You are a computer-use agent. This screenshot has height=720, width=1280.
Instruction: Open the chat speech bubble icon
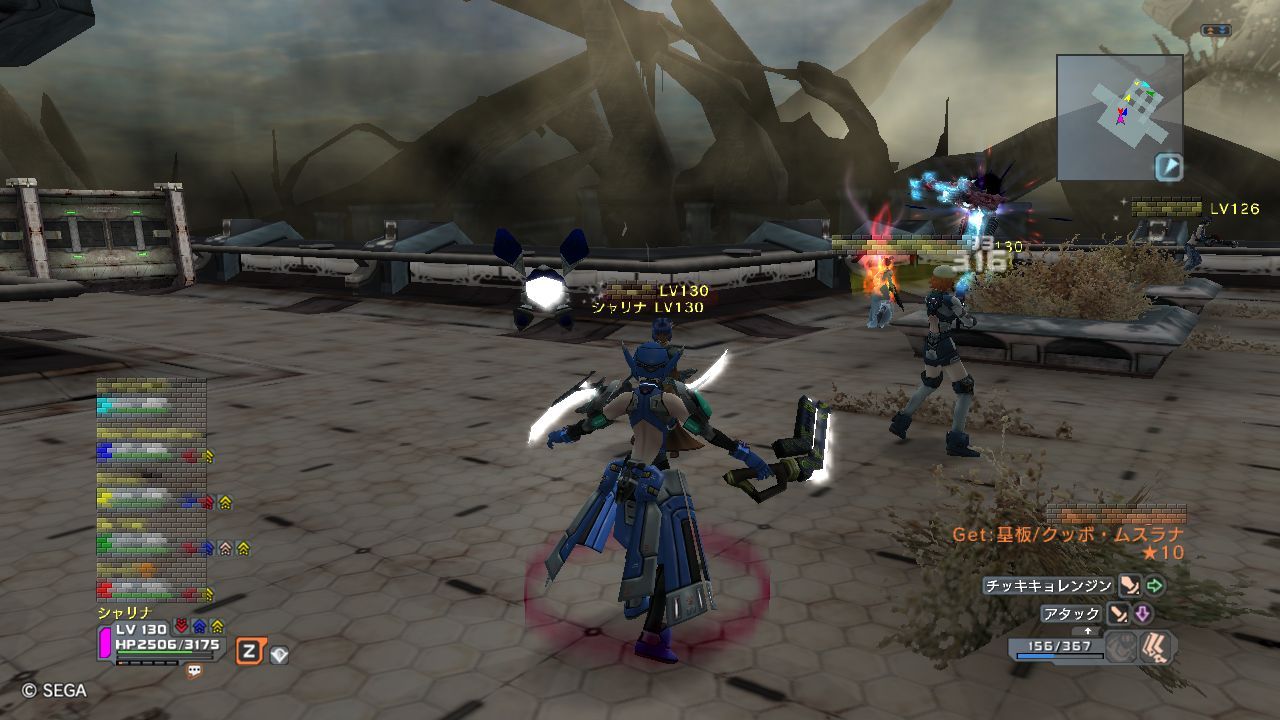tap(194, 672)
